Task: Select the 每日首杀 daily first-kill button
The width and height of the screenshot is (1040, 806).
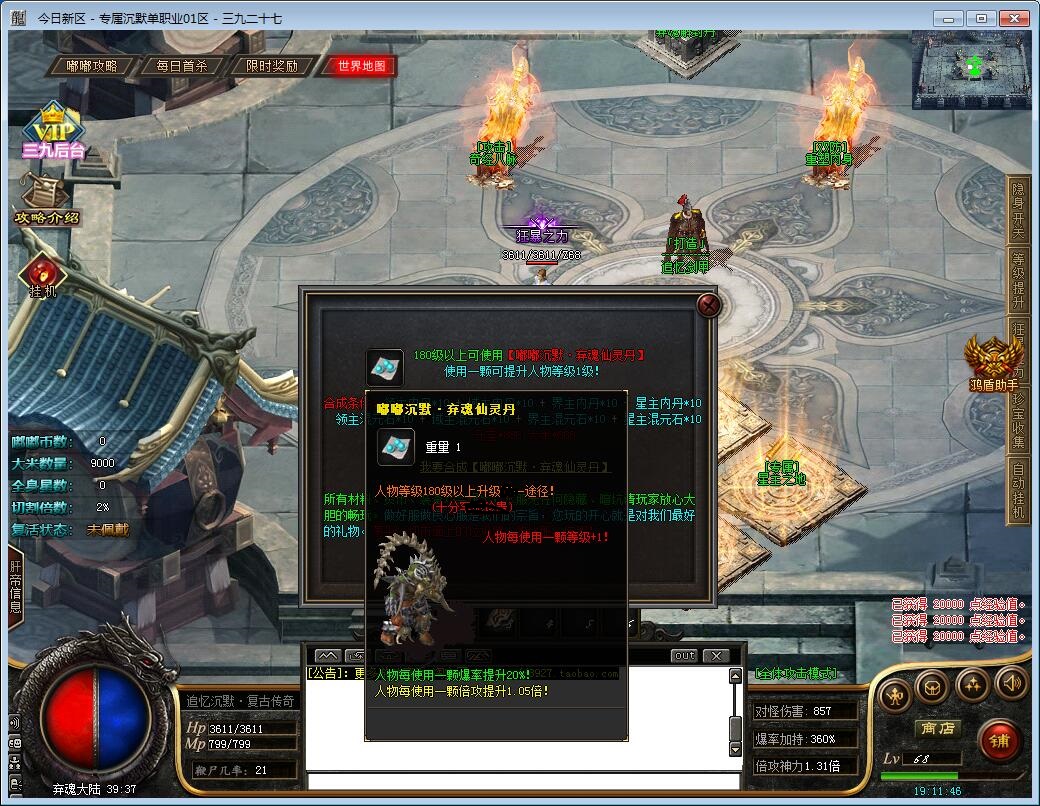Action: (x=182, y=66)
